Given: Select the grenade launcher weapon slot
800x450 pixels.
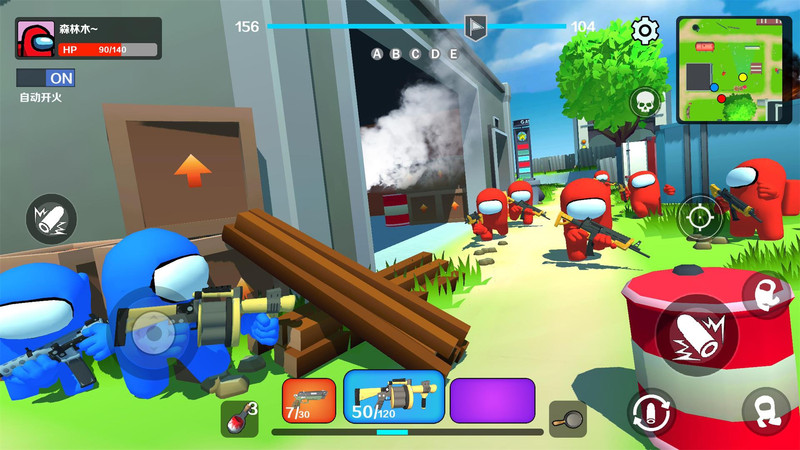Looking at the screenshot, I should pyautogui.click(x=394, y=397).
